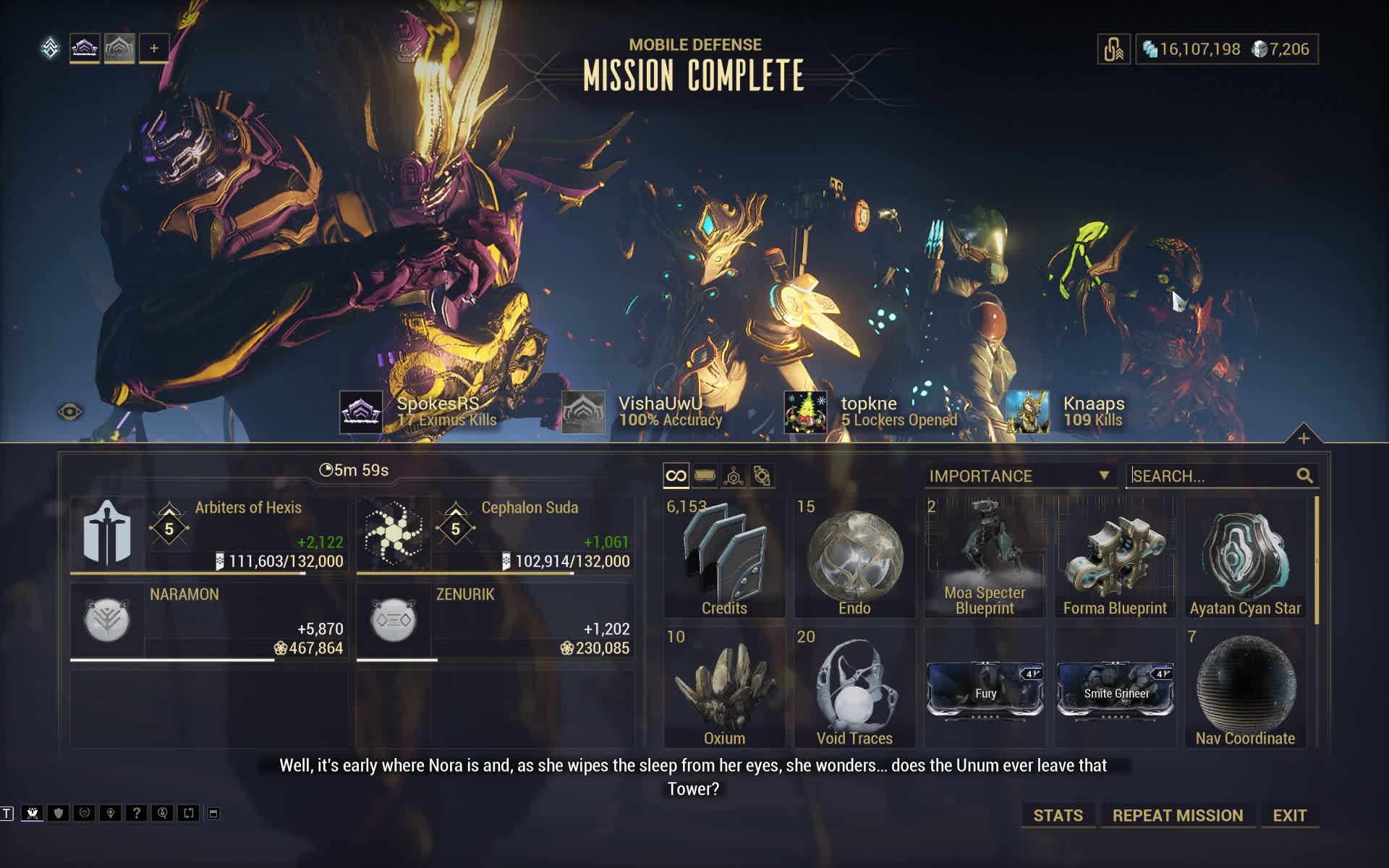Select the Void Traces reward tile
Screen dimensions: 1389x868
tap(854, 688)
